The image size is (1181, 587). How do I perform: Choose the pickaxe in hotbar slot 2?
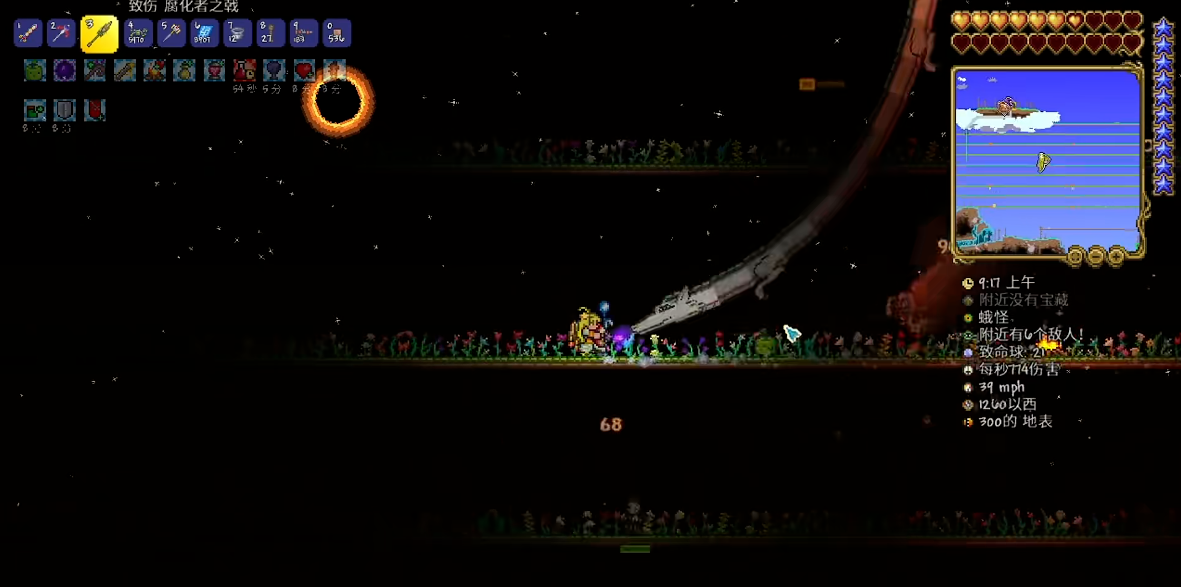[61, 34]
